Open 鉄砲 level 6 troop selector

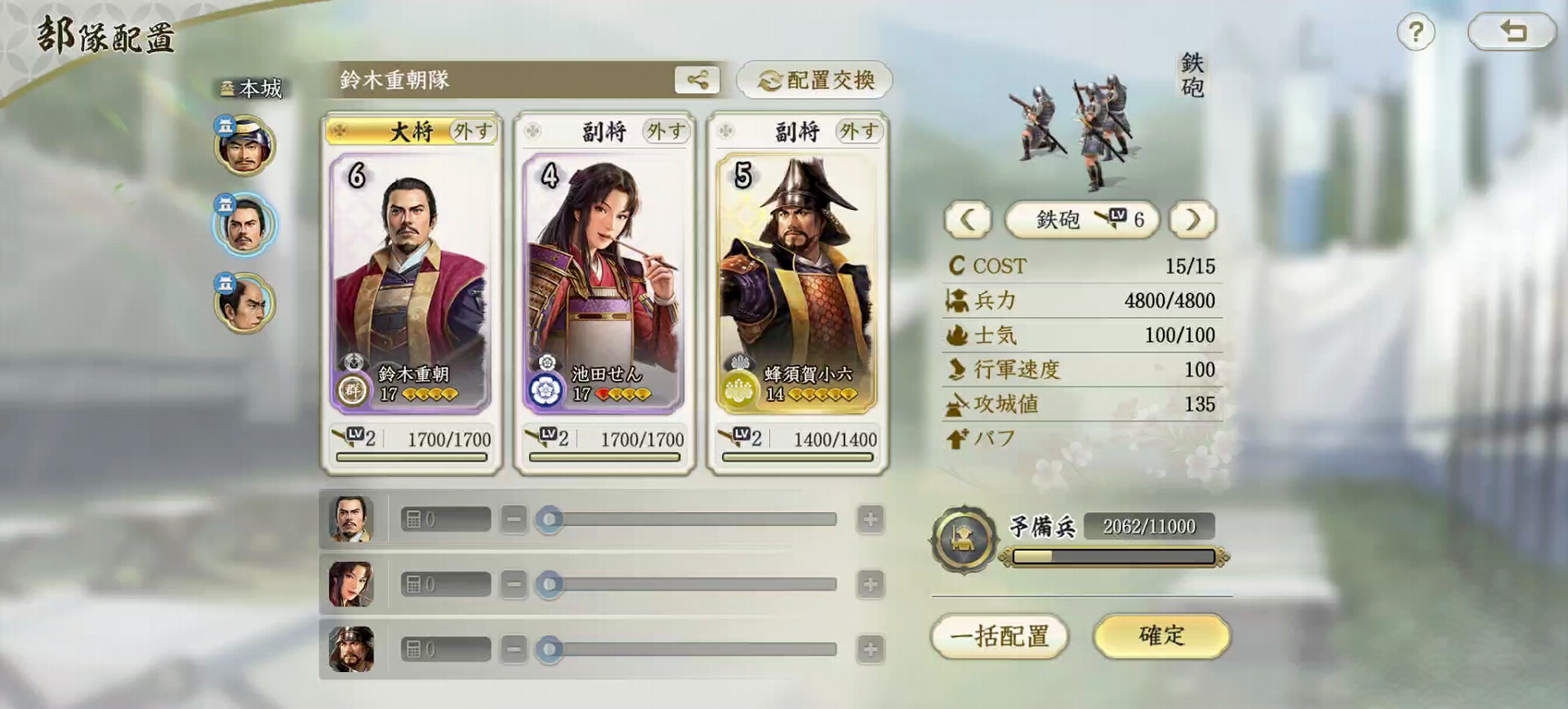point(1080,220)
